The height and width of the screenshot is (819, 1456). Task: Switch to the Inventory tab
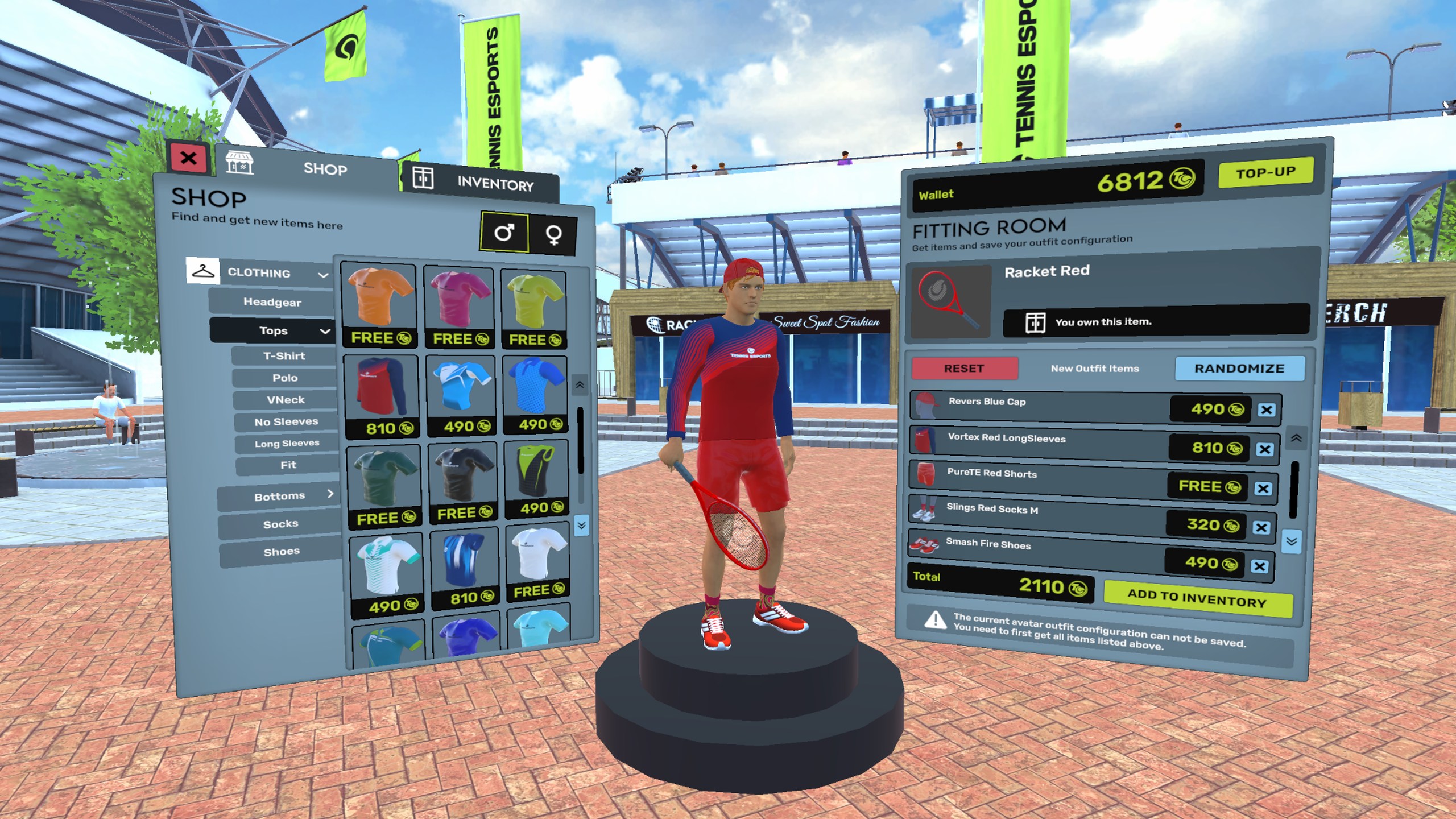(x=478, y=181)
